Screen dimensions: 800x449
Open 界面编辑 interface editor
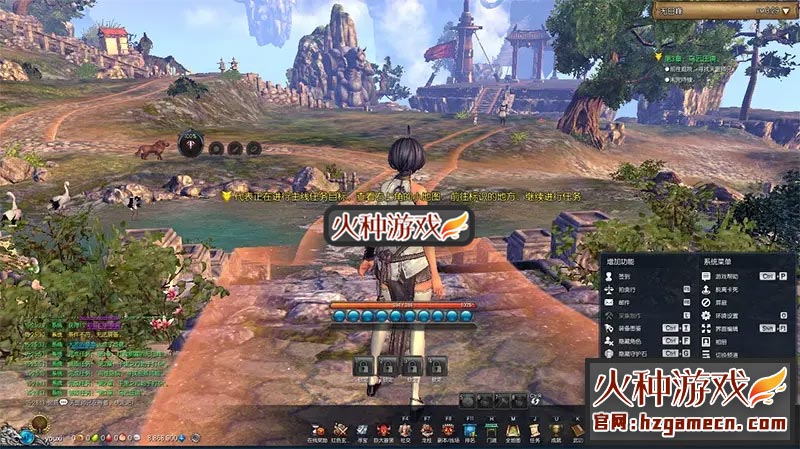[725, 327]
